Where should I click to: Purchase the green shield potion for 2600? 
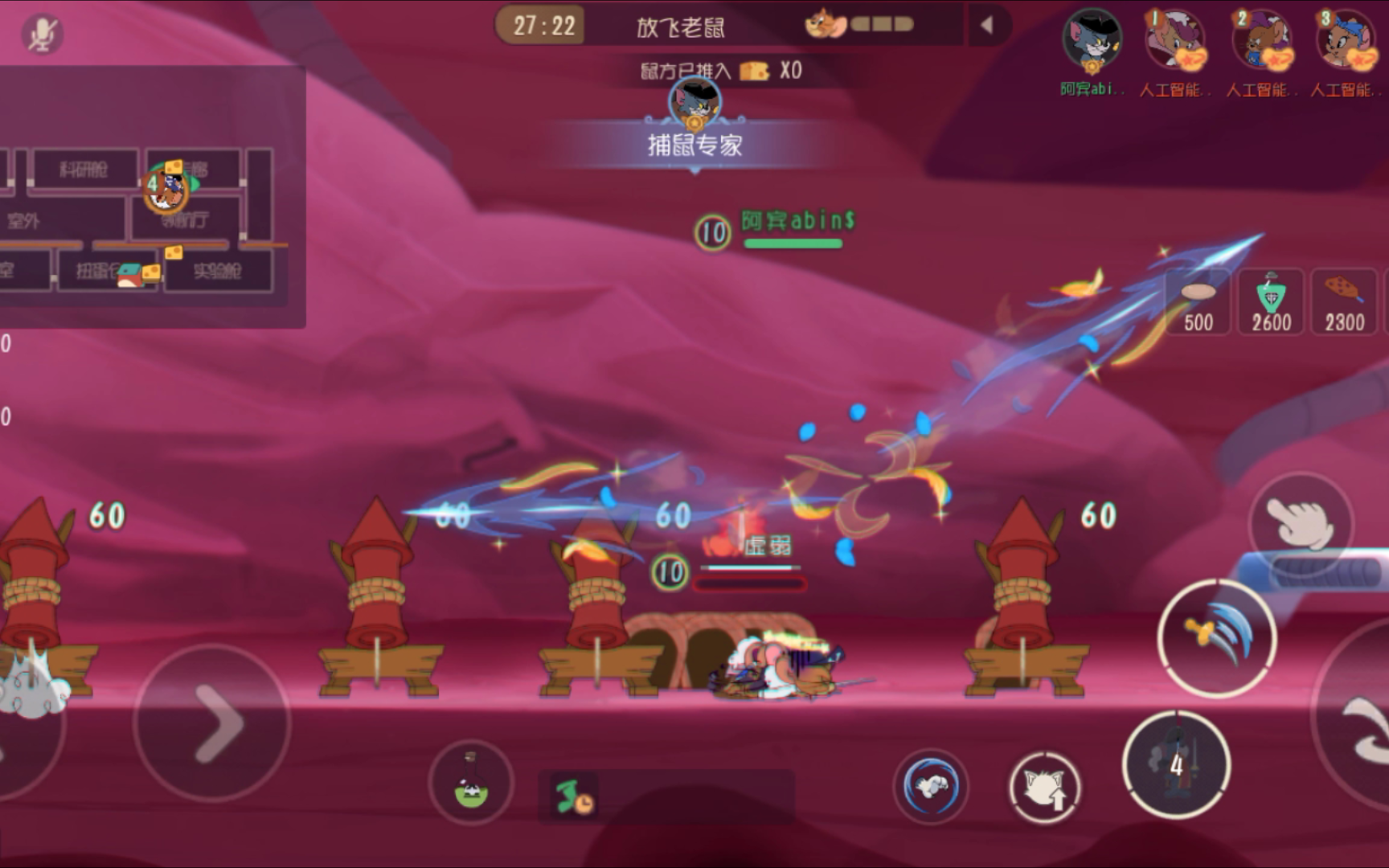(x=1270, y=301)
